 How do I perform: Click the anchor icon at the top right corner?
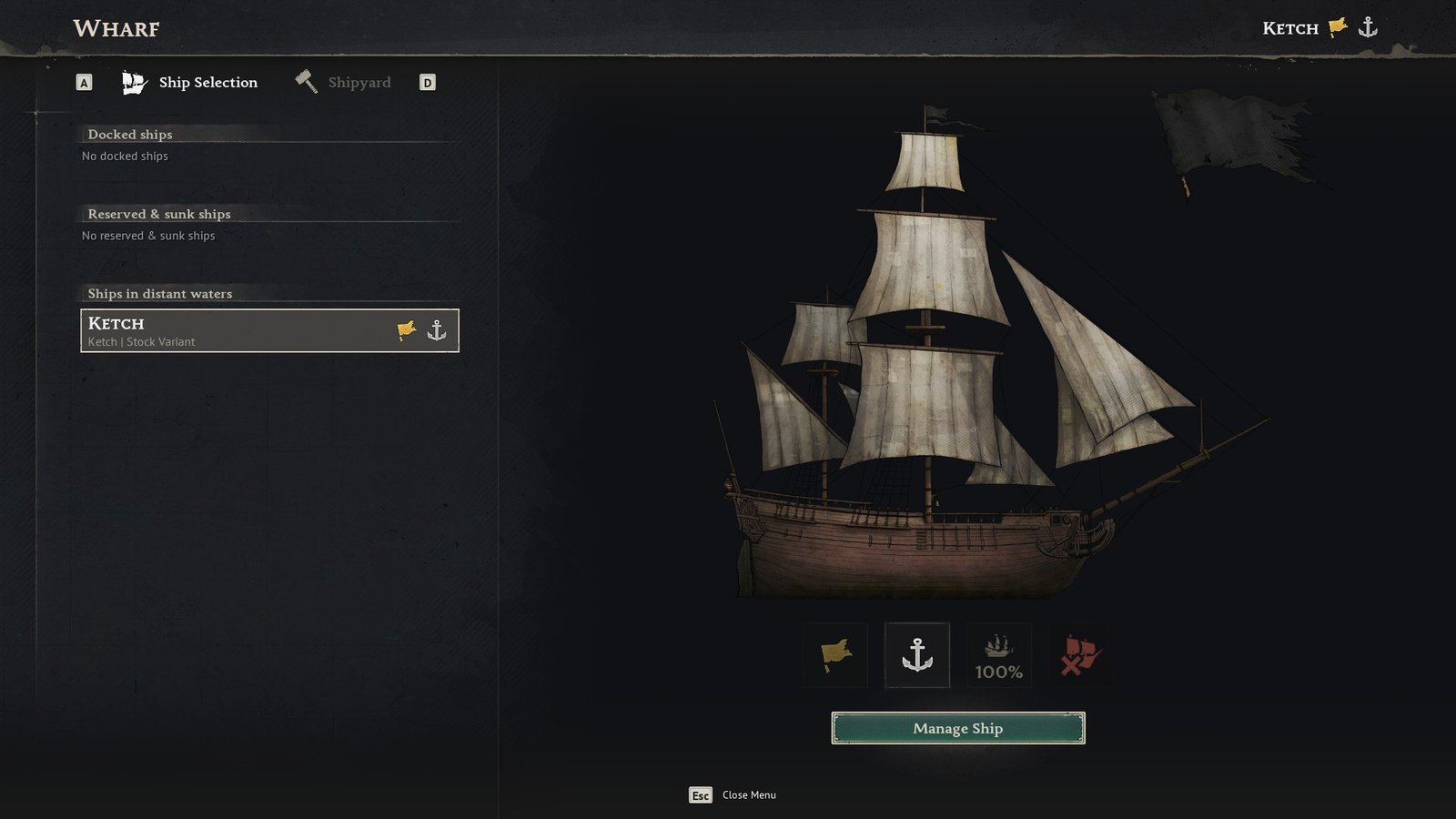pyautogui.click(x=1368, y=26)
